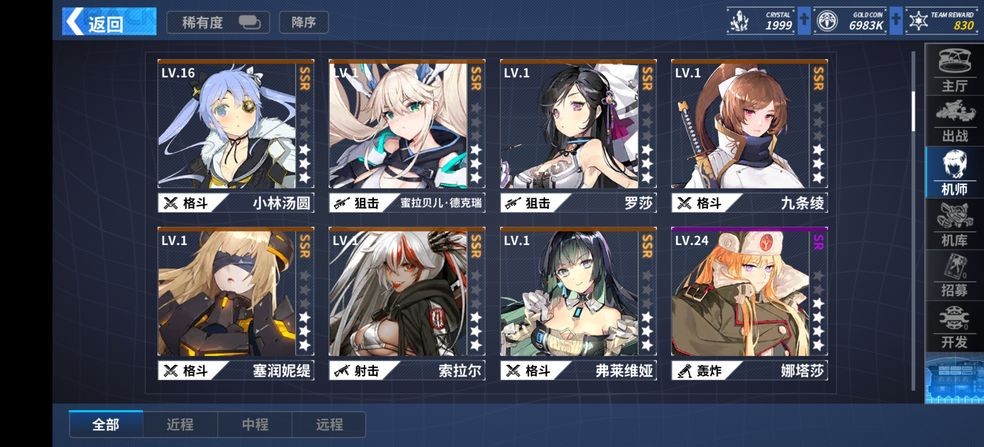The image size is (984, 447).
Task: Filter by 近程 range tab
Action: (181, 424)
